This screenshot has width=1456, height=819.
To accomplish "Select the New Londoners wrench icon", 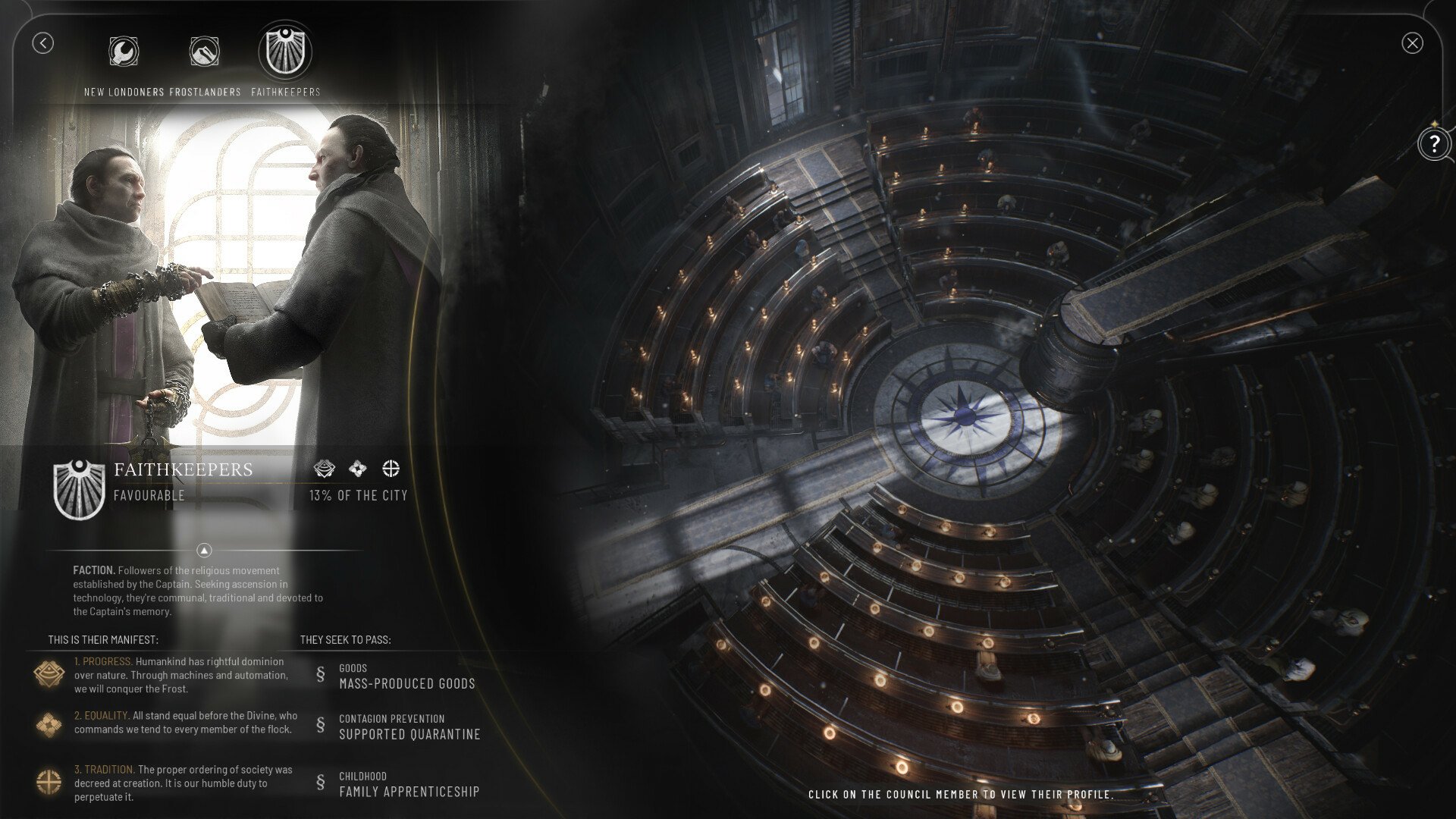I will 124,52.
